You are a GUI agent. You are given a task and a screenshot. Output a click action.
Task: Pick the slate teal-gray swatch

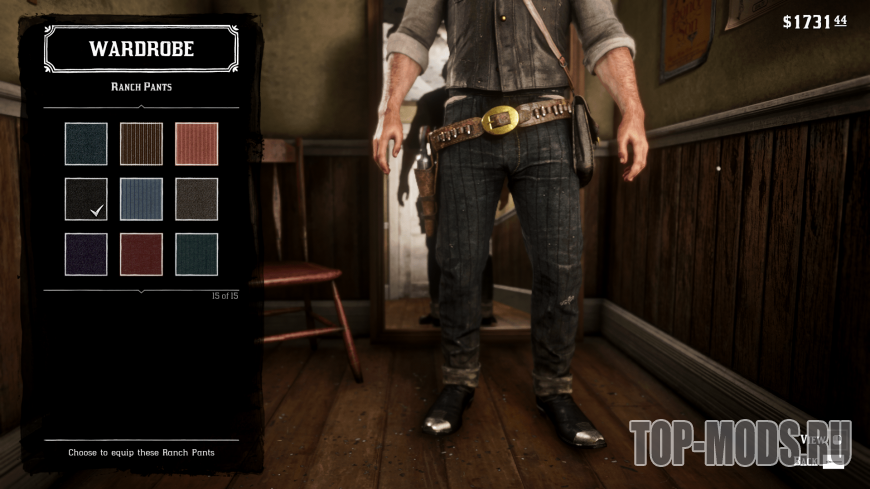click(x=86, y=143)
